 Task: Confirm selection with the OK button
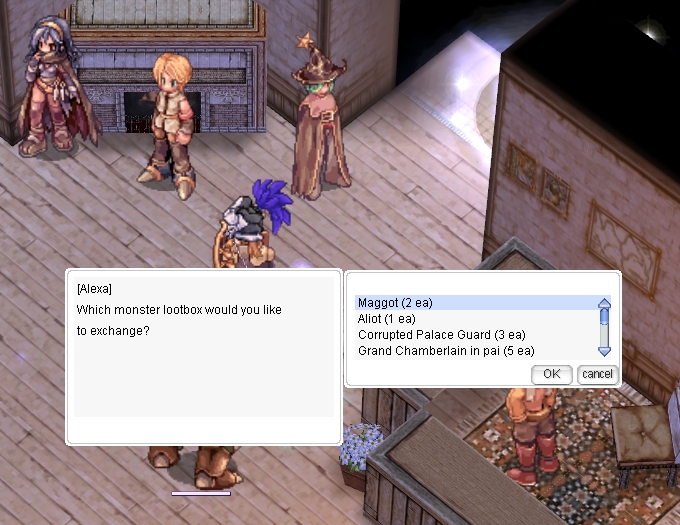(551, 374)
